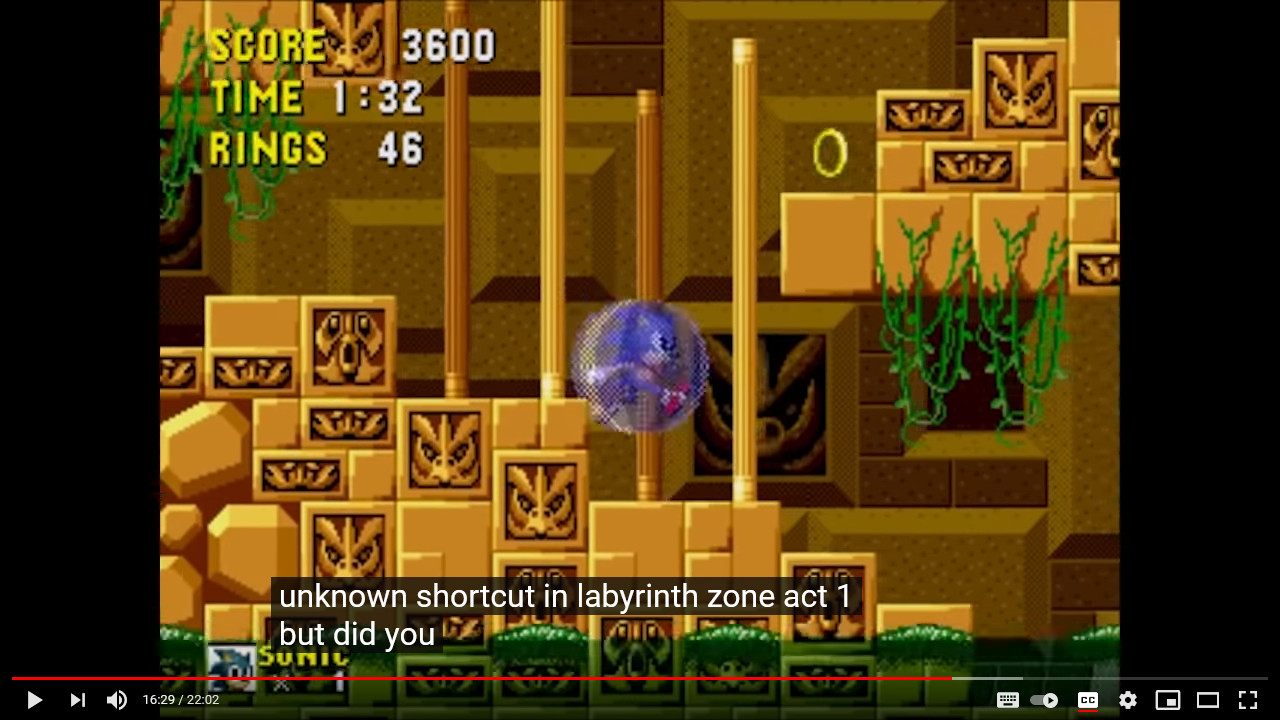The image size is (1280, 720).
Task: Enter fullscreen view
Action: point(1247,700)
